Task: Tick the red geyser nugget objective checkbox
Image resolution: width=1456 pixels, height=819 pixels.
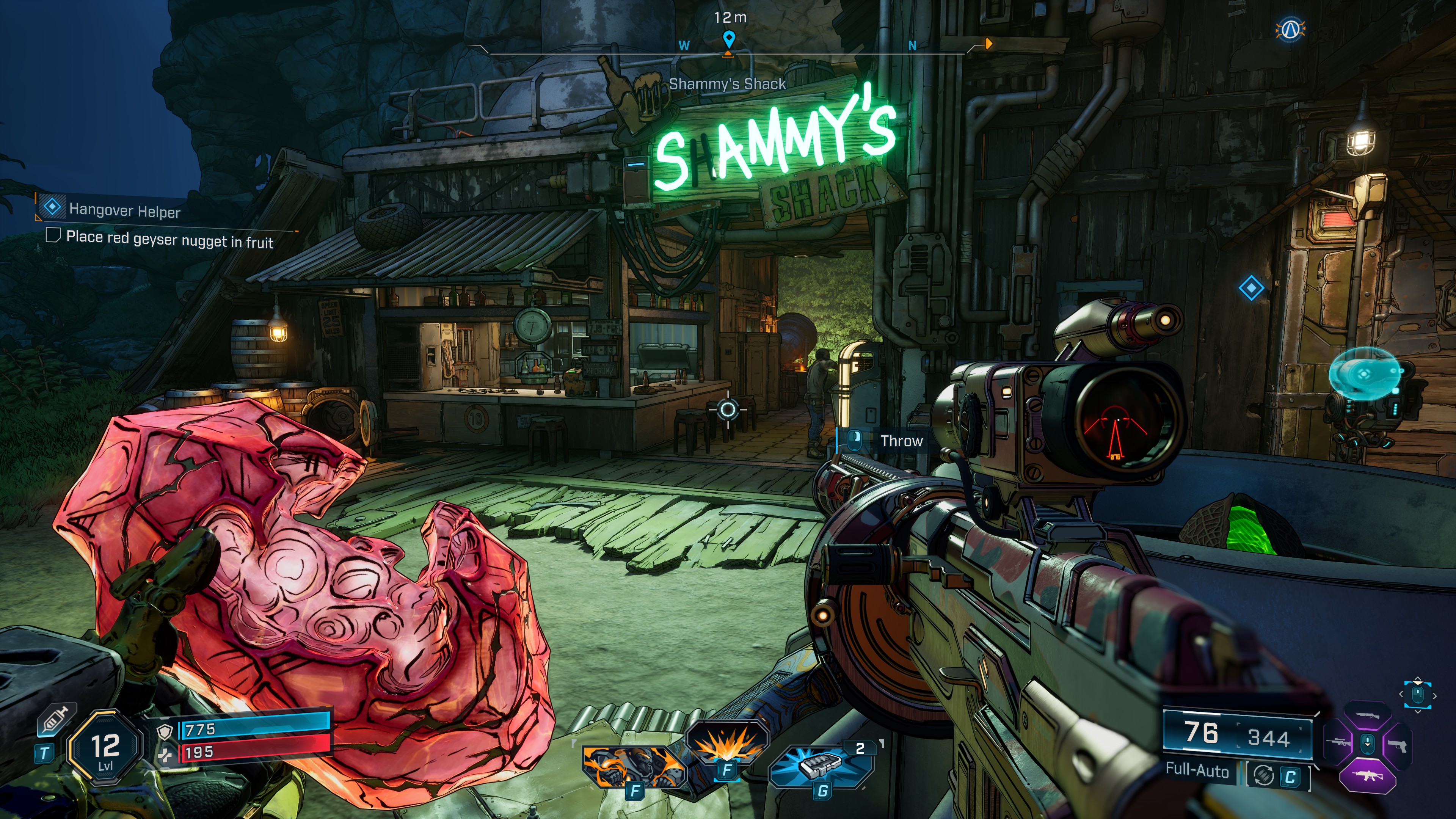Action: (53, 235)
